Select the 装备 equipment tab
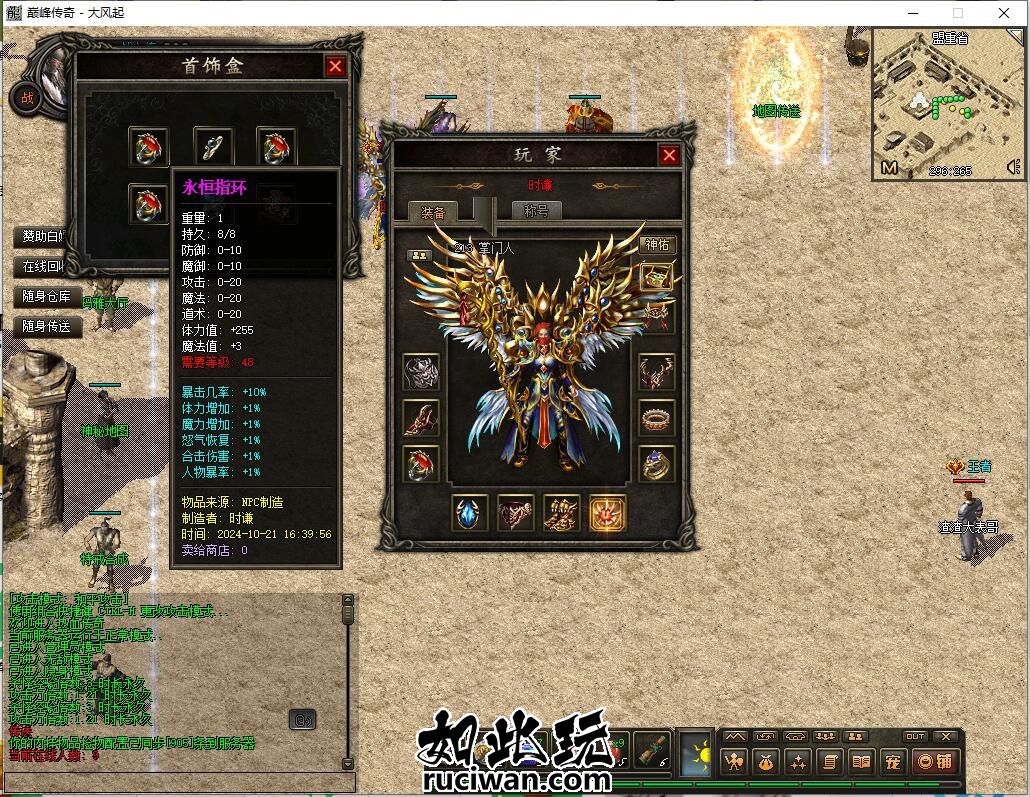Image resolution: width=1030 pixels, height=797 pixels. (x=433, y=212)
